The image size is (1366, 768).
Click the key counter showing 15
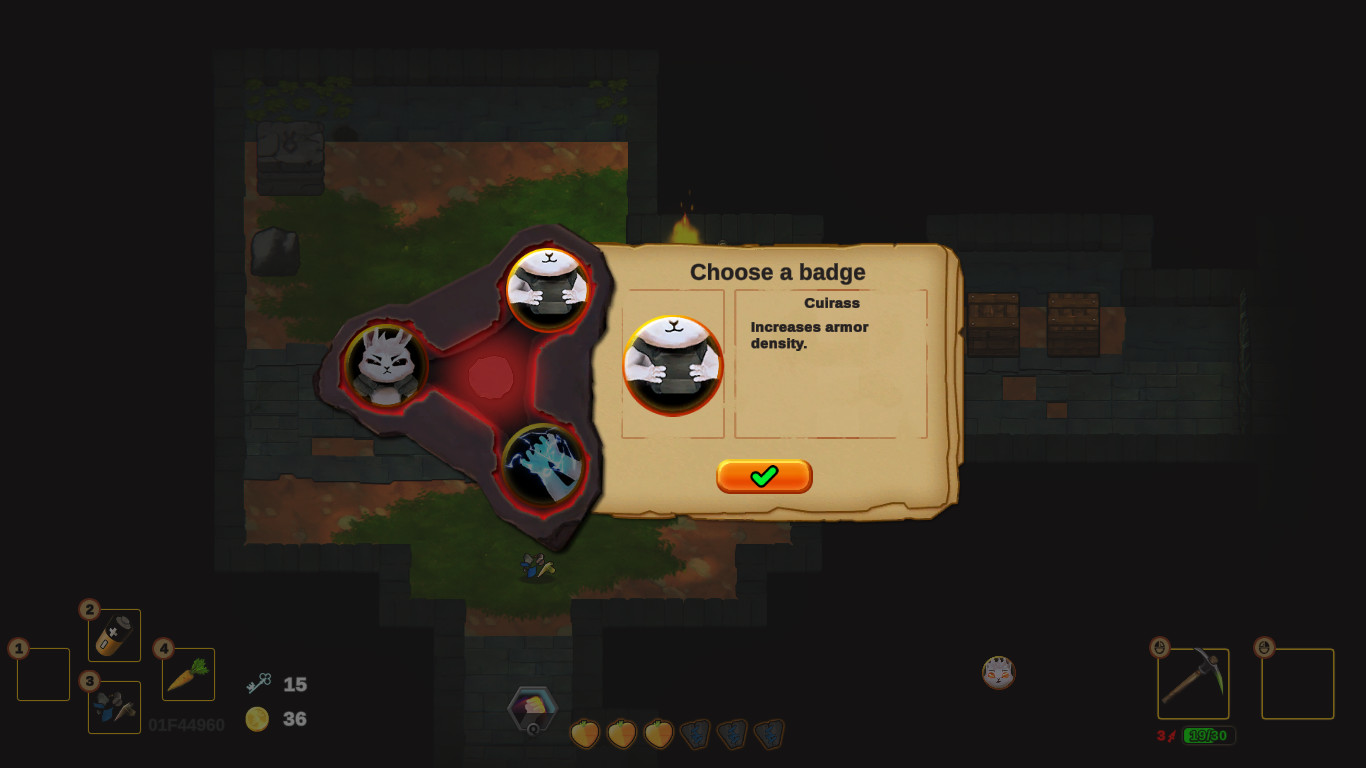tap(287, 685)
